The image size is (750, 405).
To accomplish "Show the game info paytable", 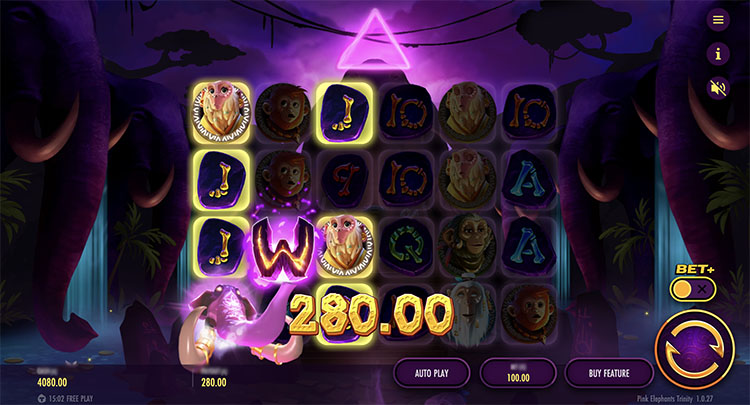I will 717,53.
